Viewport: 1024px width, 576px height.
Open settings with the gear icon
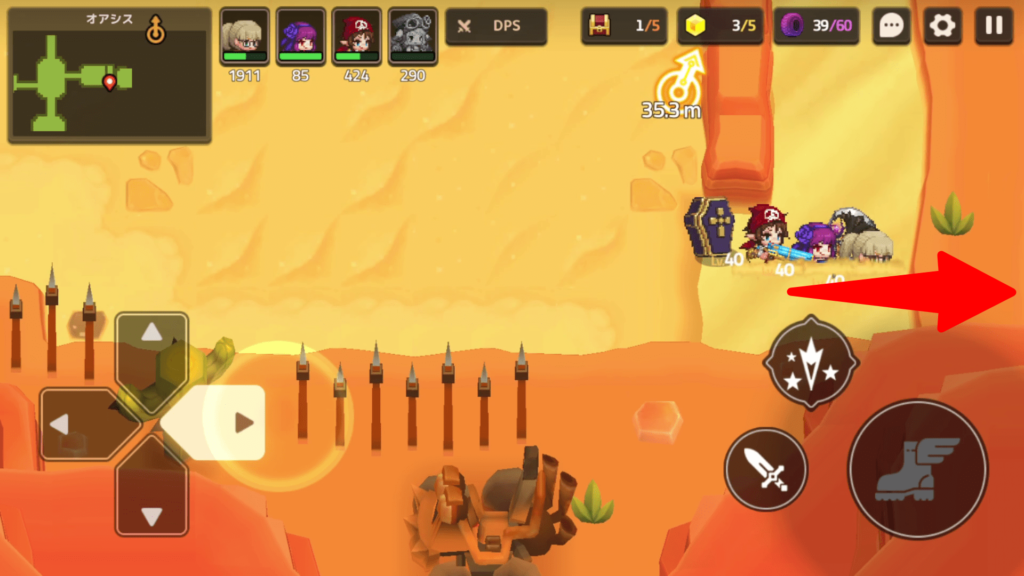941,27
